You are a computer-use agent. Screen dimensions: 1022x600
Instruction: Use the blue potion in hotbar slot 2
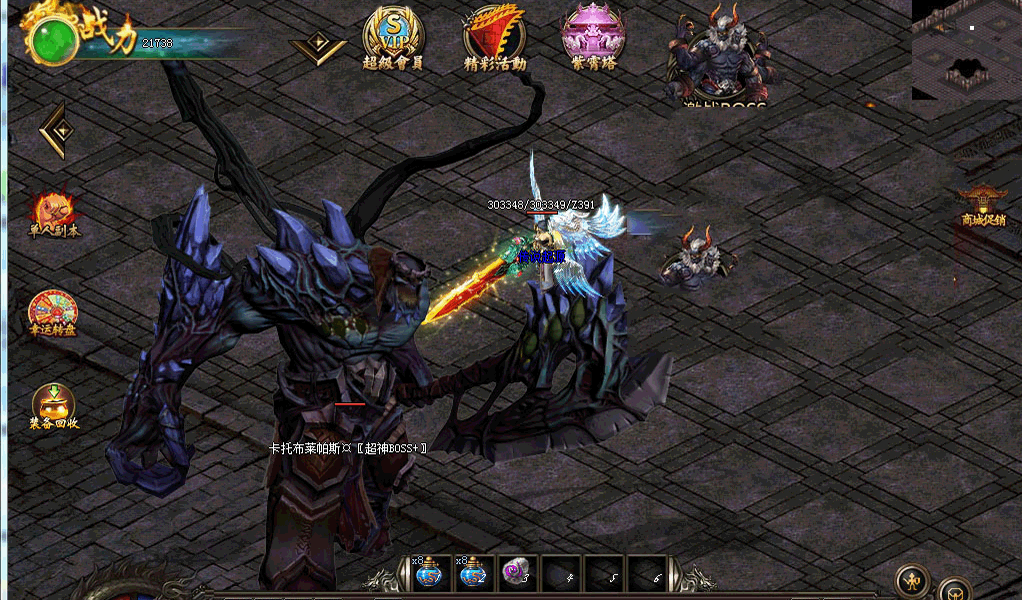472,574
